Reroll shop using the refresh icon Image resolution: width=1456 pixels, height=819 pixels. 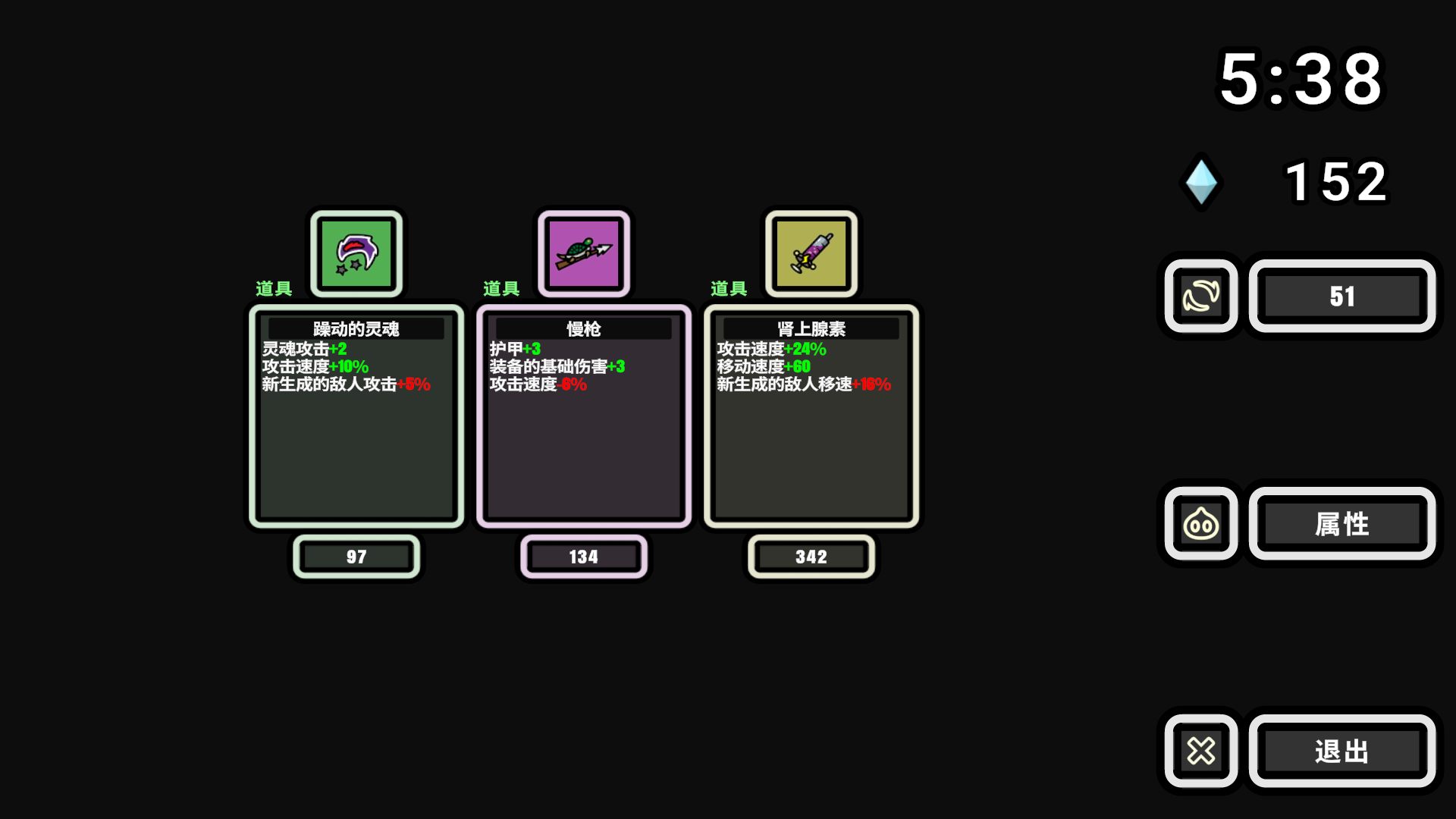tap(1201, 296)
